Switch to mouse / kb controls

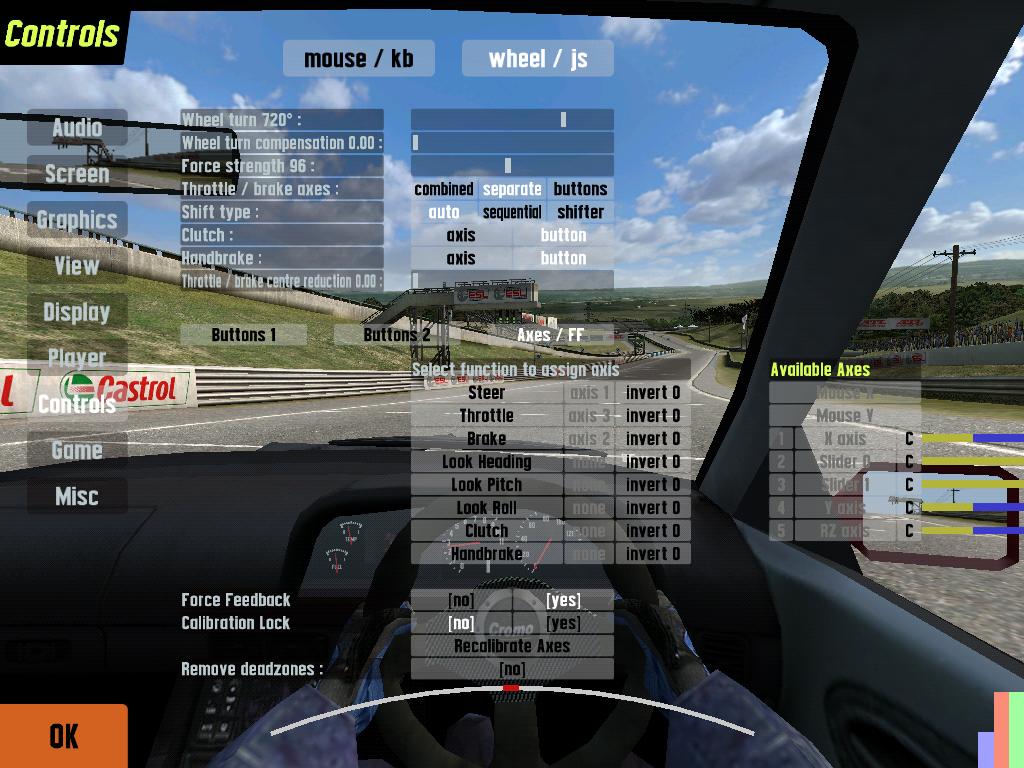(358, 58)
